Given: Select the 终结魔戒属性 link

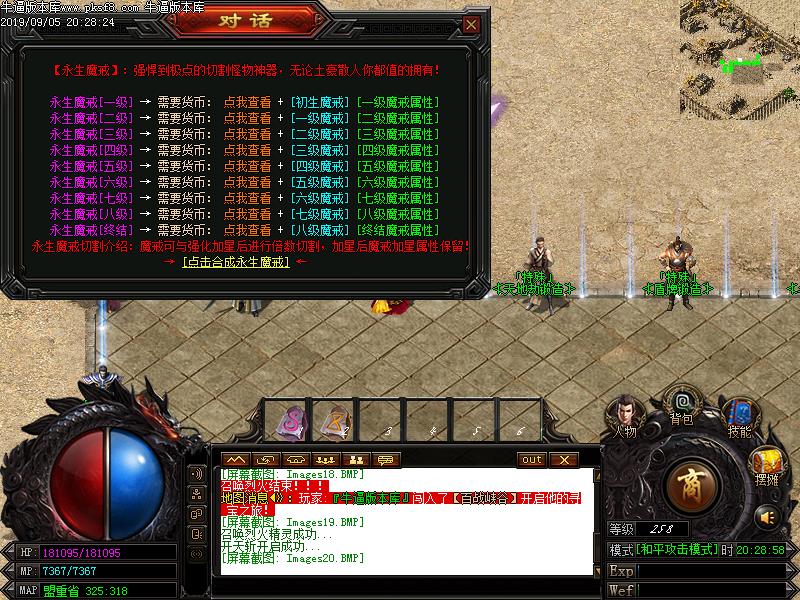Looking at the screenshot, I should tap(398, 230).
